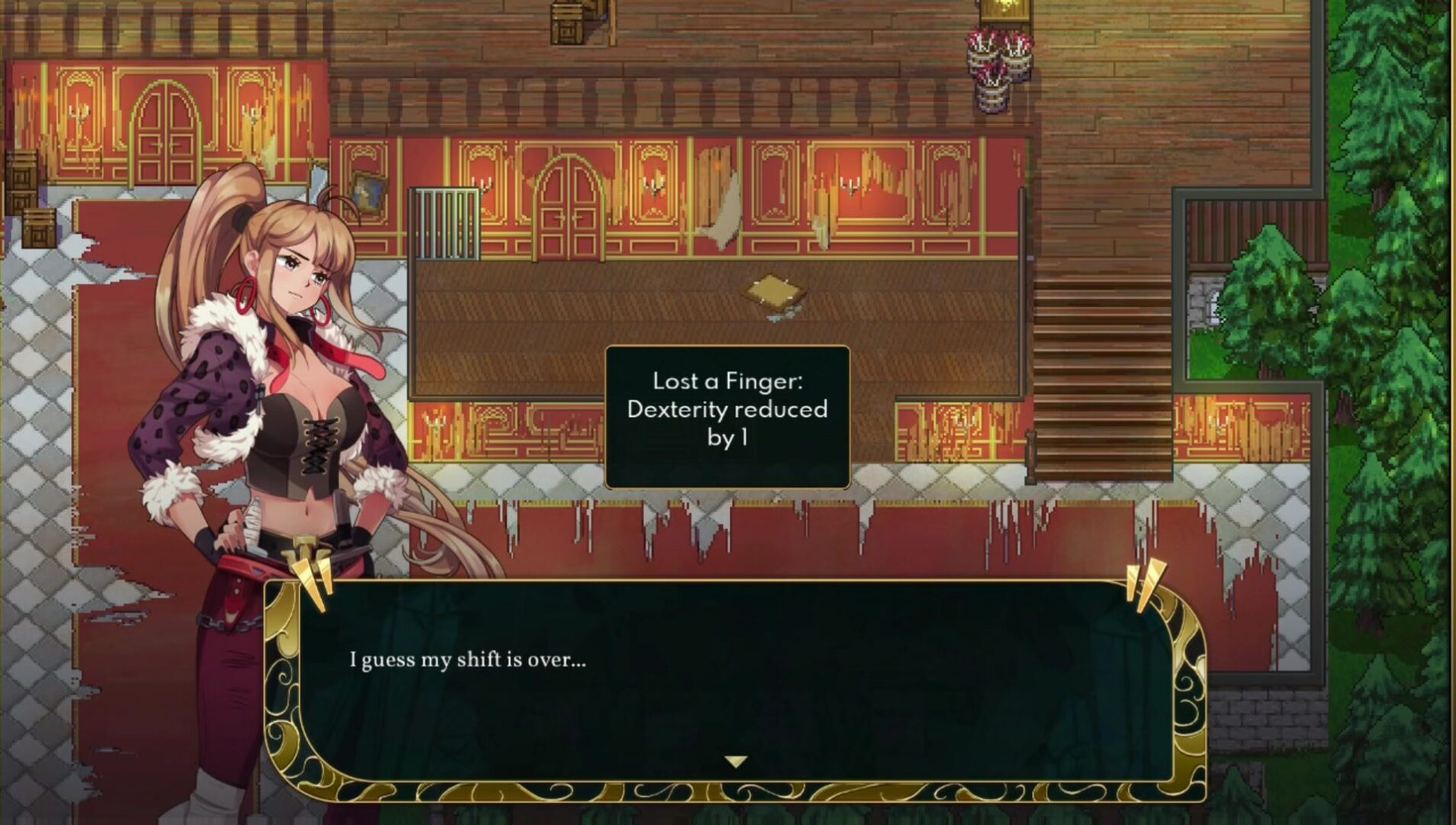Click the dialogue continue arrow
Screen dimensions: 1456x825
735,762
